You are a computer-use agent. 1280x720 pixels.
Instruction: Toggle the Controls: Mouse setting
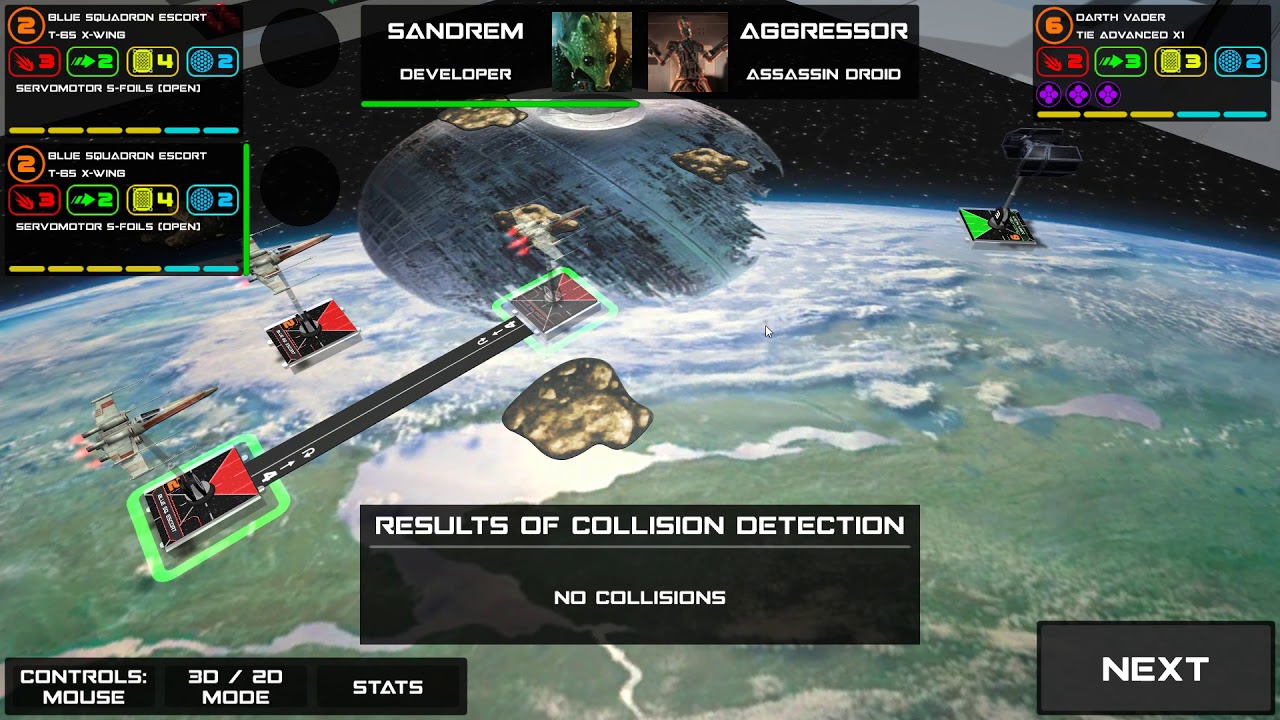point(83,687)
